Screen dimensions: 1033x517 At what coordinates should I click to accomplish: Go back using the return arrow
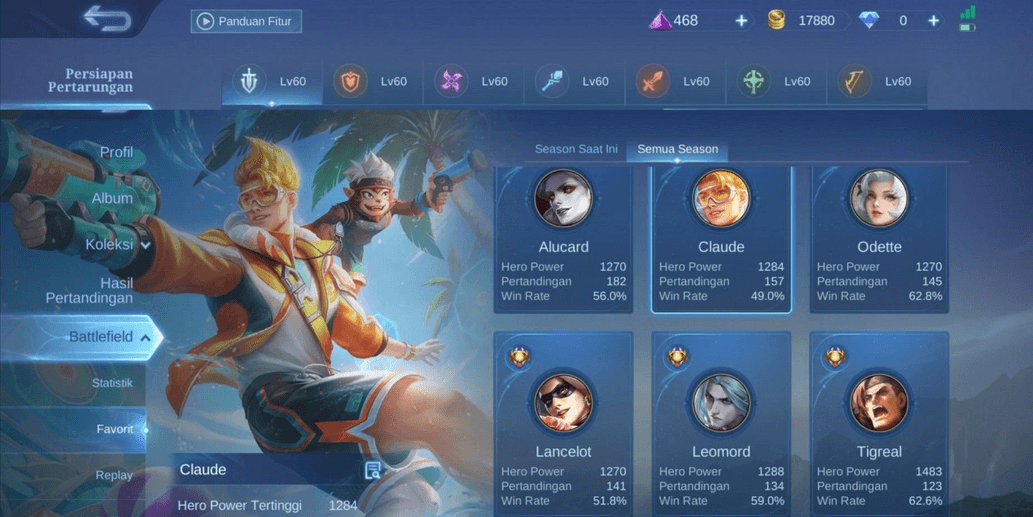pyautogui.click(x=107, y=19)
